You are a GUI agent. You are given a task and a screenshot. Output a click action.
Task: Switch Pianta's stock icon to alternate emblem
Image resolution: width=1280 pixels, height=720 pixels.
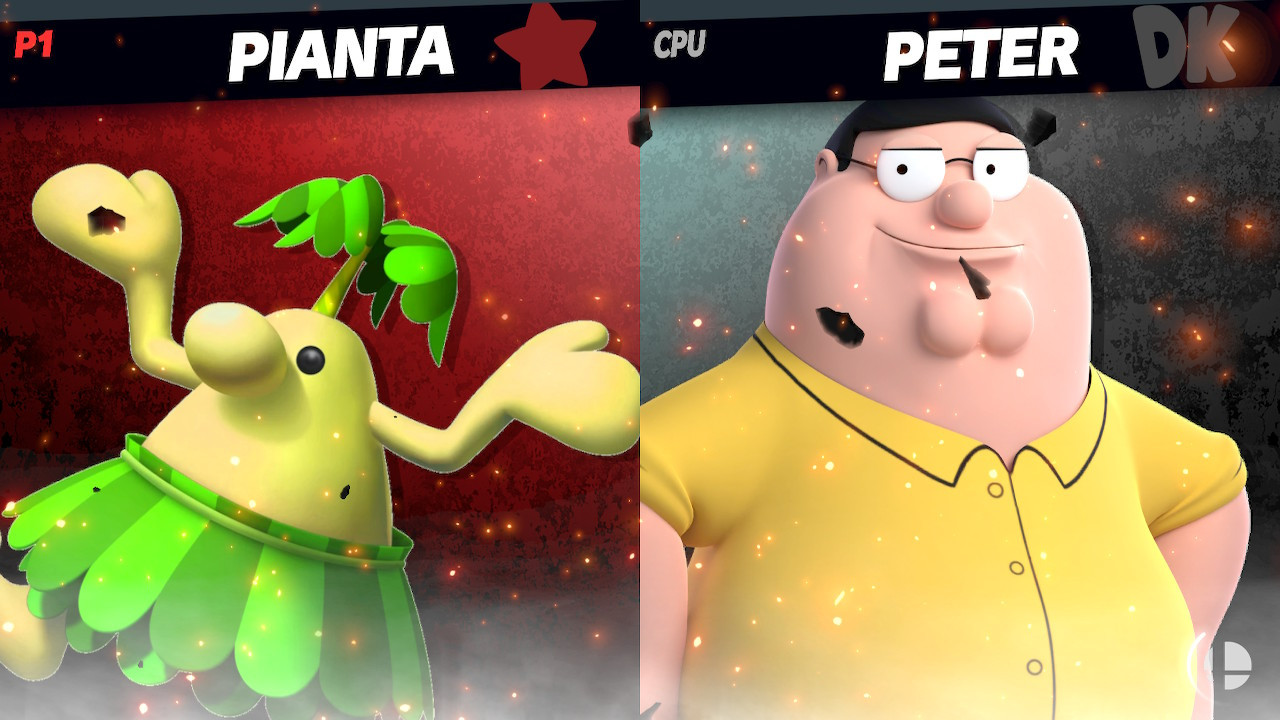tap(544, 44)
